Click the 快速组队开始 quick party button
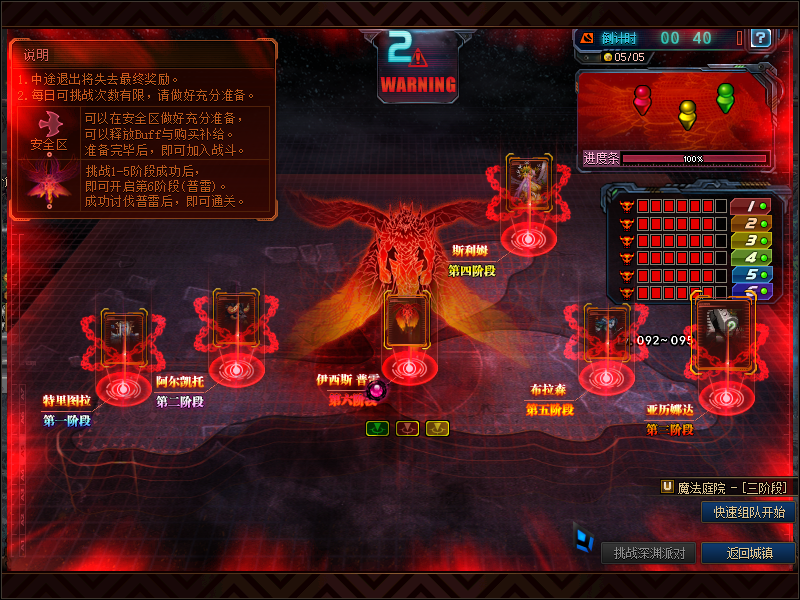 coord(749,512)
